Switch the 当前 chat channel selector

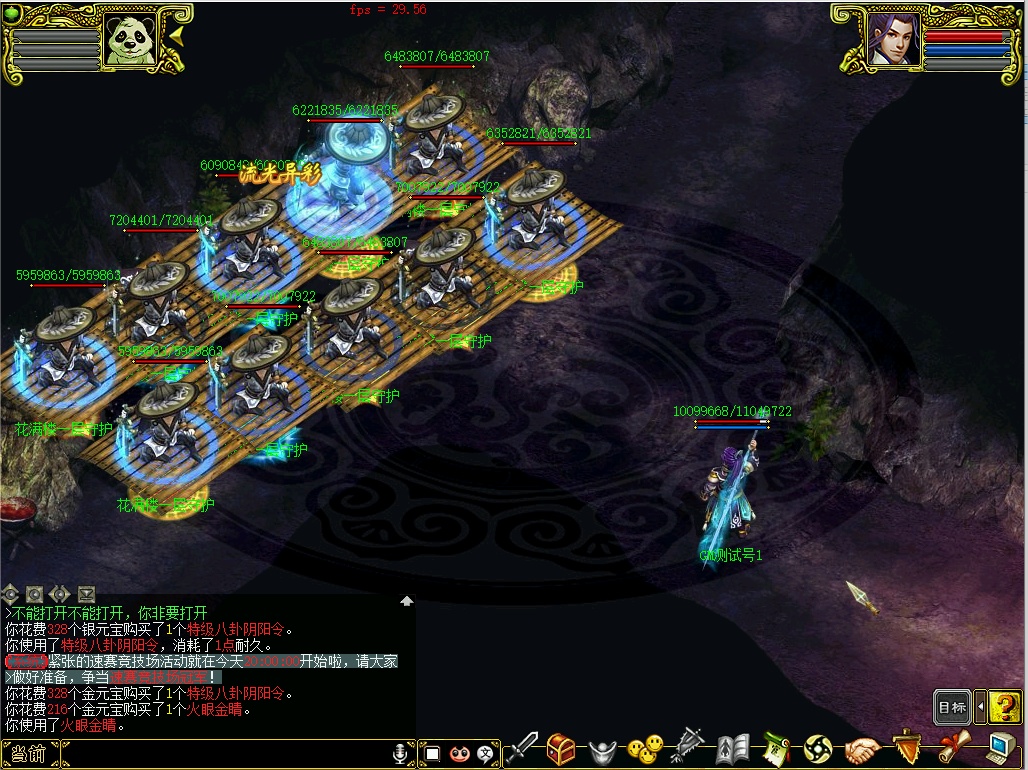click(25, 754)
